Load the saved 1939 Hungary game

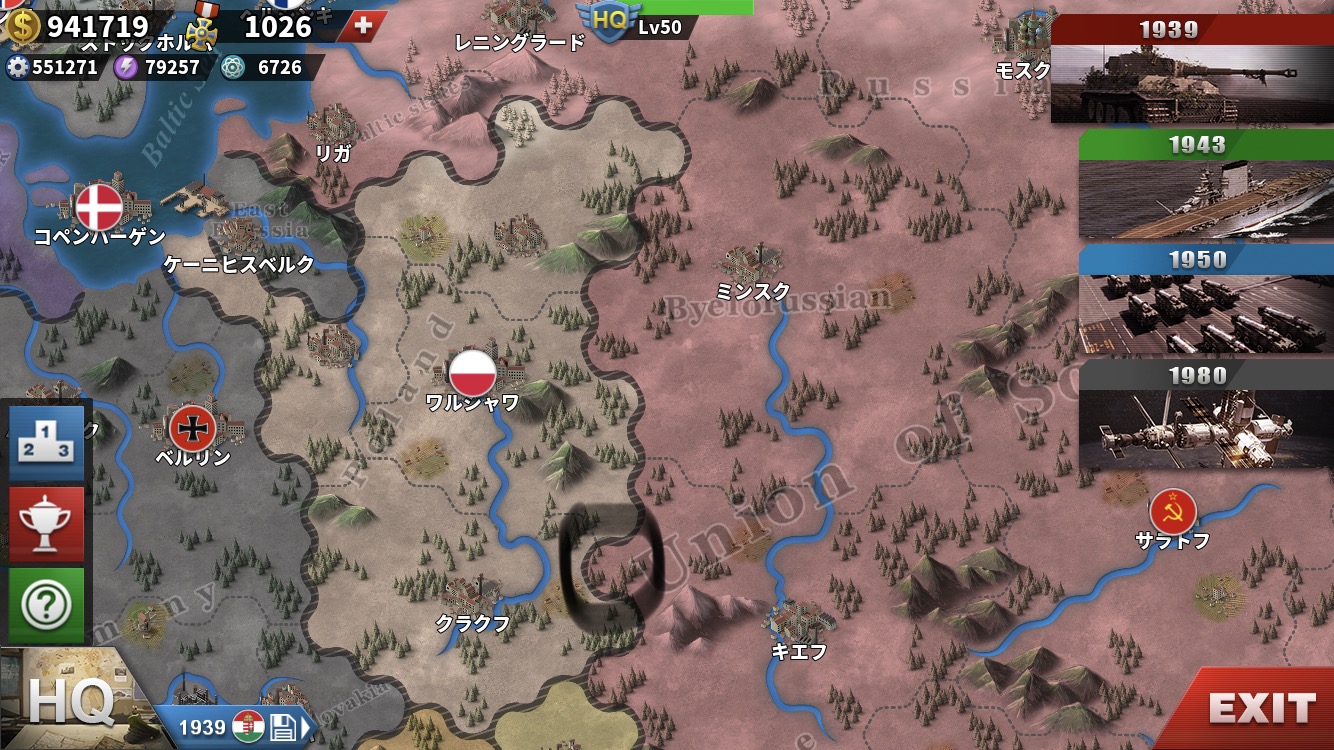pyautogui.click(x=243, y=726)
